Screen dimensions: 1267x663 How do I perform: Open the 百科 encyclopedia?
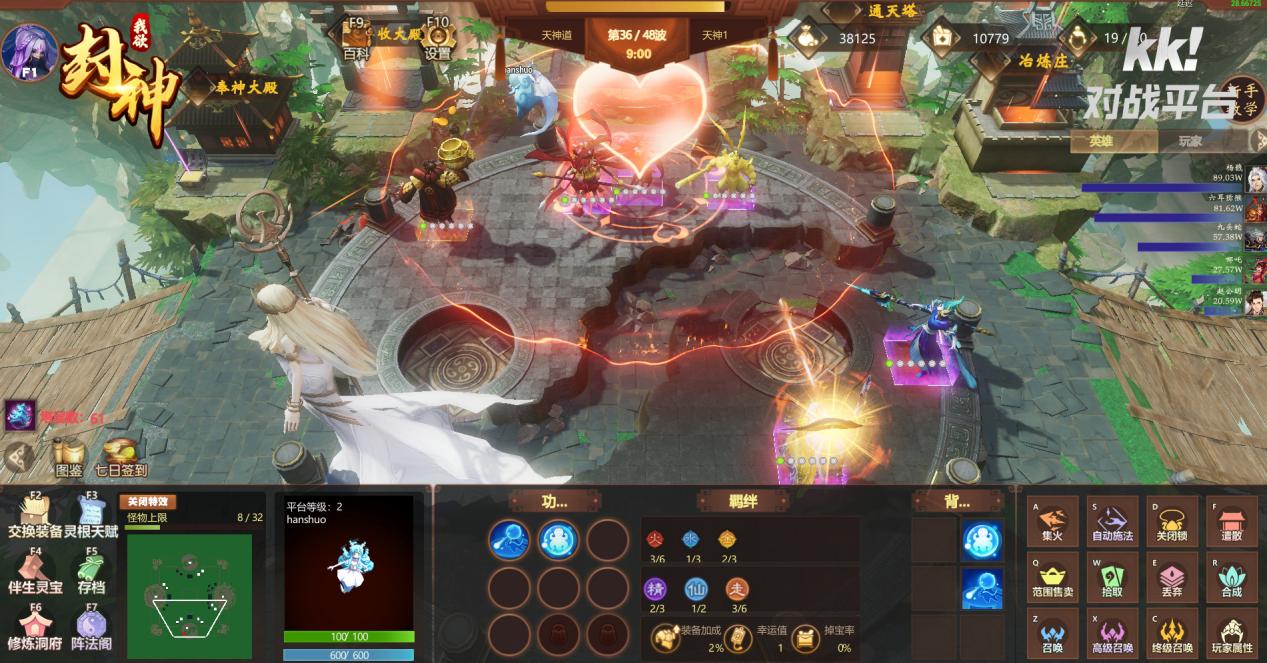click(356, 40)
